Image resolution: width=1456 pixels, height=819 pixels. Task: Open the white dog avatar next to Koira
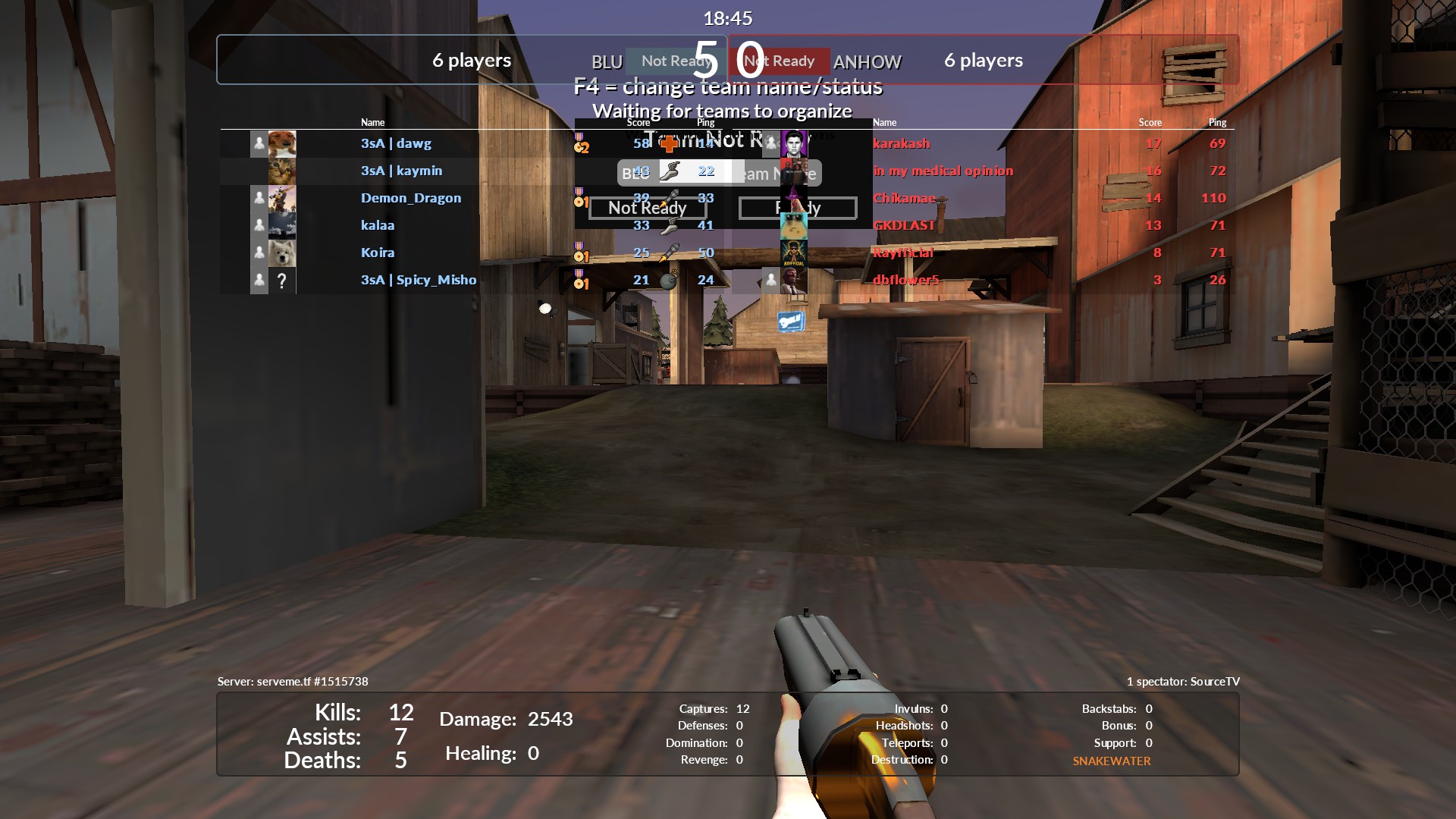coord(282,253)
